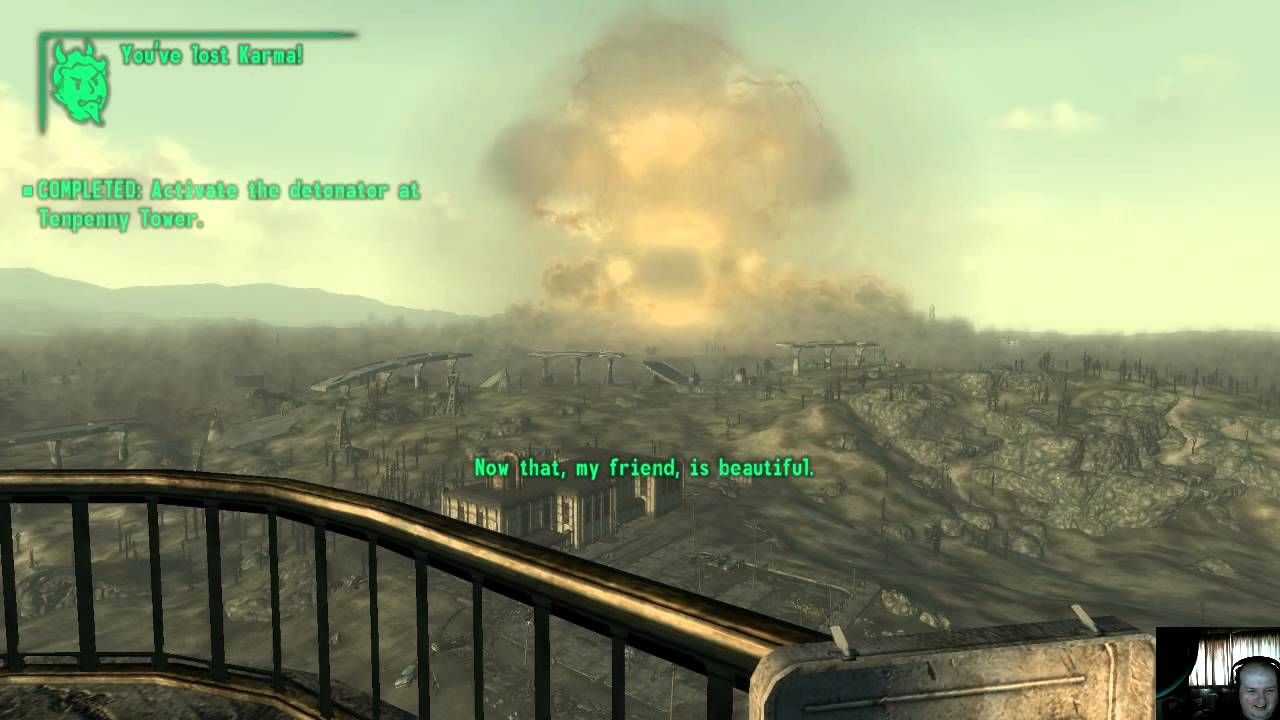Click the distant radio tower on the horizon
The height and width of the screenshot is (720, 1280).
[x=933, y=310]
